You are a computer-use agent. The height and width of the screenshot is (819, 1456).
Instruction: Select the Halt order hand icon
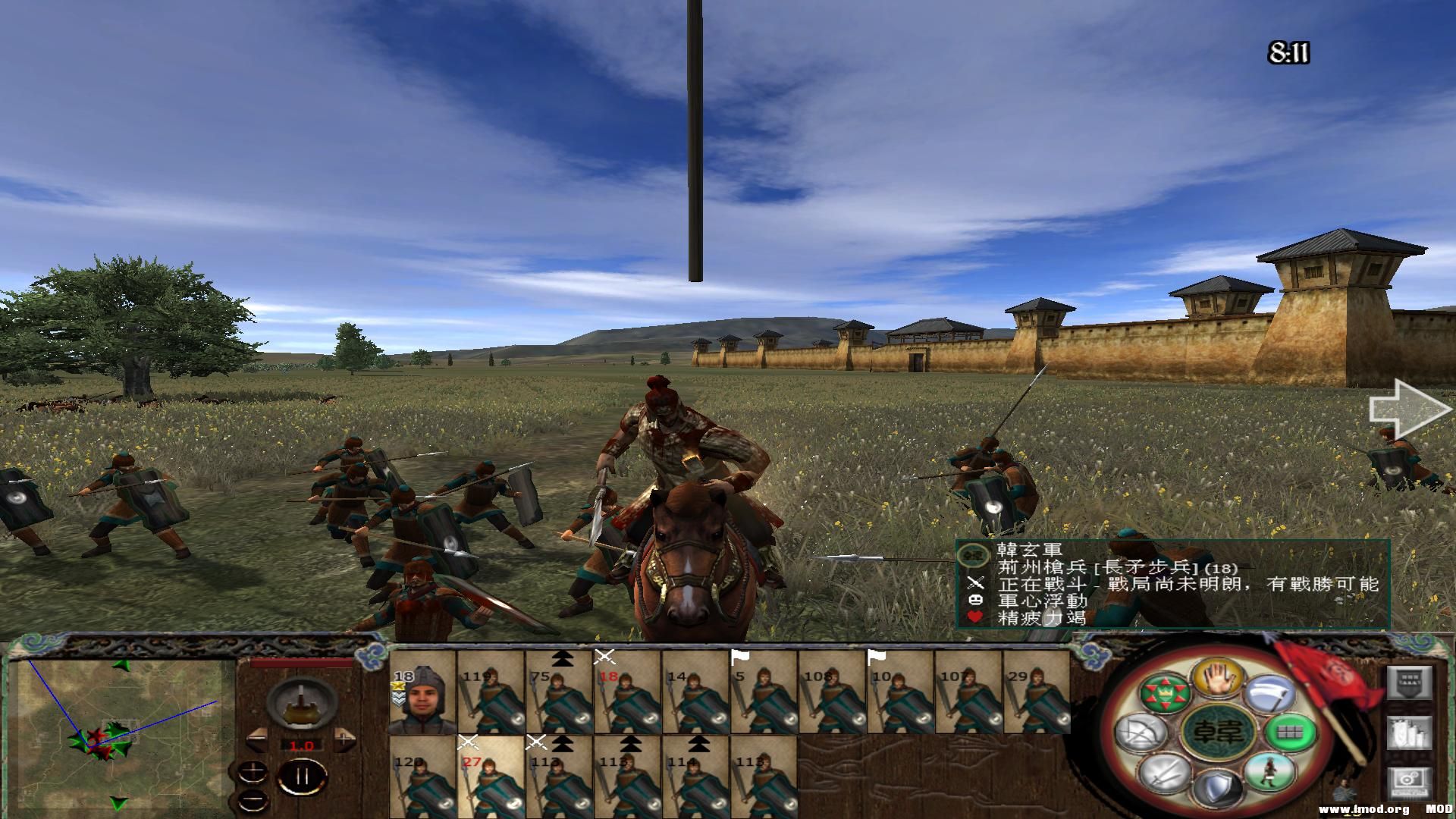coord(1217,678)
